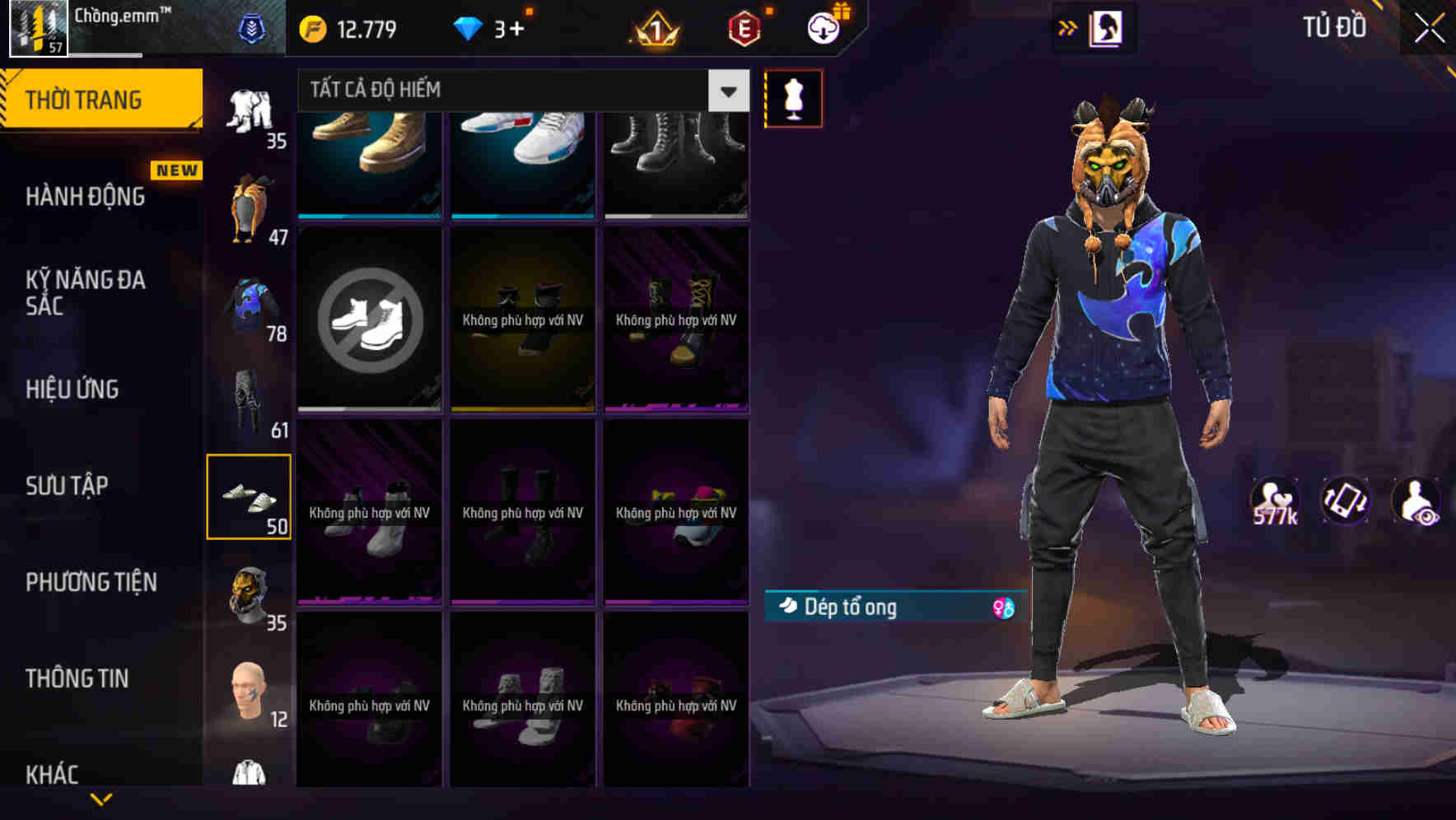The height and width of the screenshot is (820, 1456).
Task: Select the SƯU TẬP menu entry
Action: click(68, 486)
